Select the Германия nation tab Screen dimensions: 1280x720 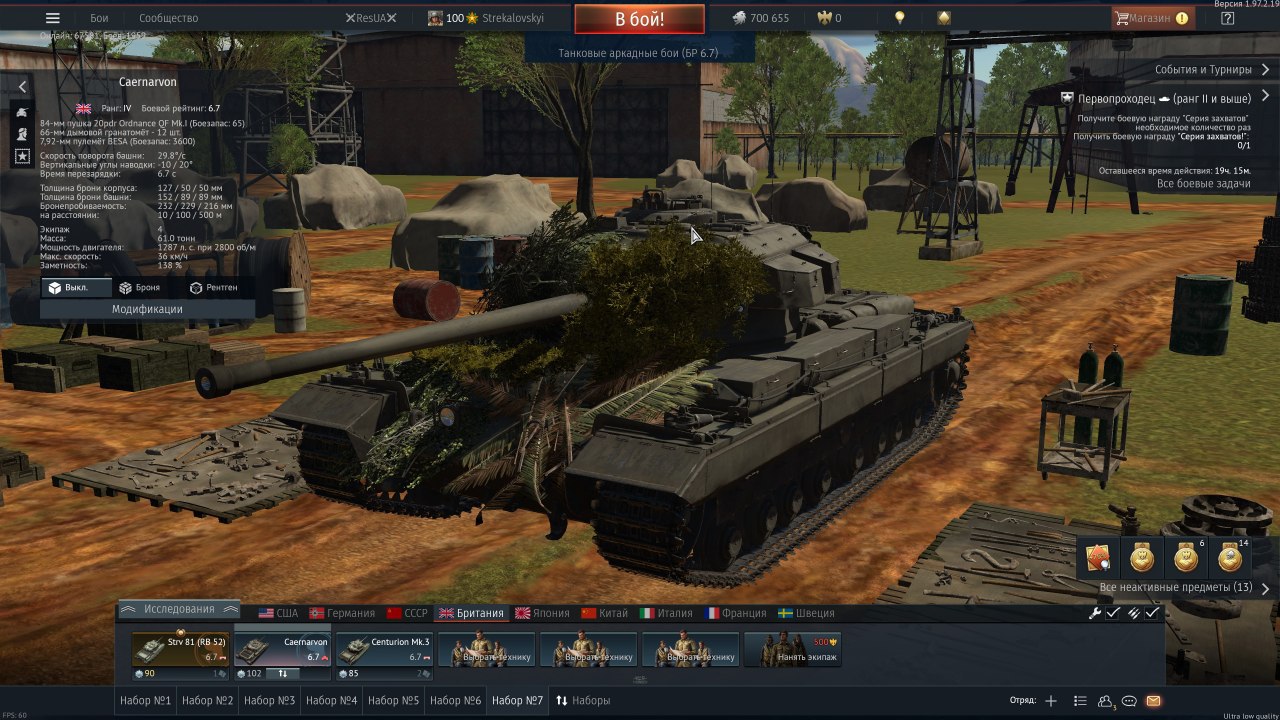click(x=342, y=613)
